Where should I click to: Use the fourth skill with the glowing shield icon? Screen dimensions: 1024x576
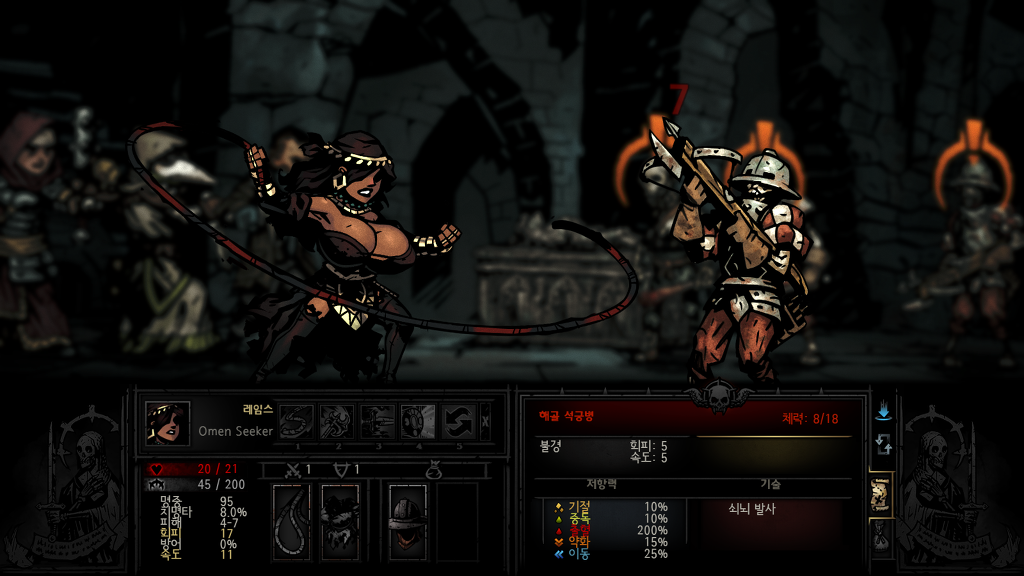click(418, 422)
